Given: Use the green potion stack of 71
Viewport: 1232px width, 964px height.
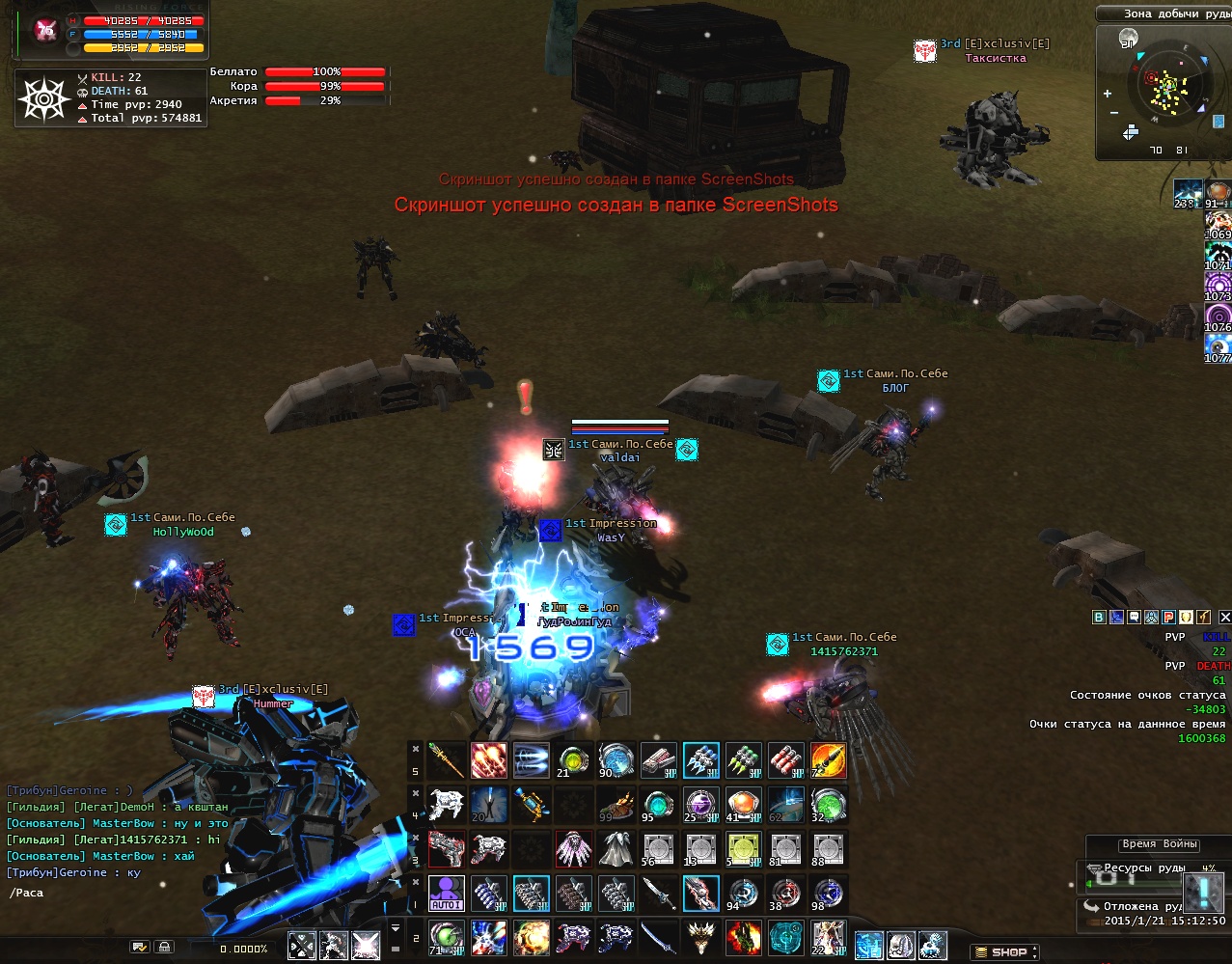Looking at the screenshot, I should [446, 937].
